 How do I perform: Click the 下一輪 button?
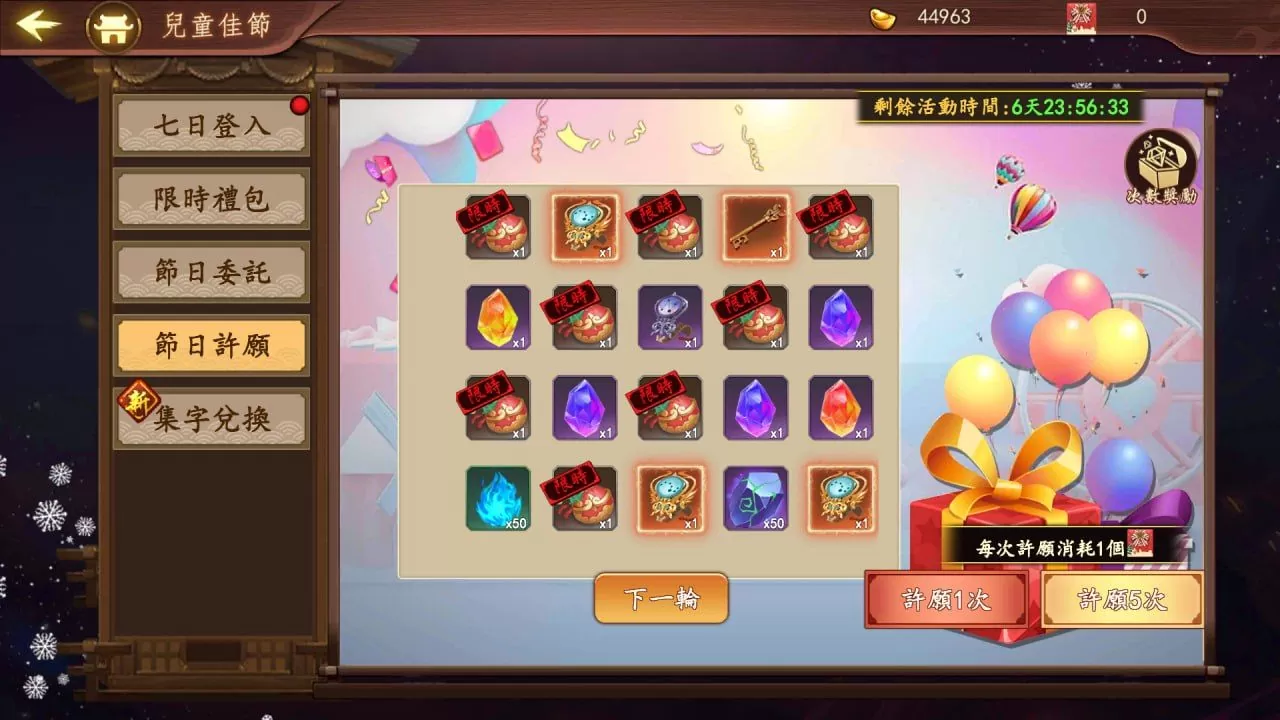[x=661, y=598]
